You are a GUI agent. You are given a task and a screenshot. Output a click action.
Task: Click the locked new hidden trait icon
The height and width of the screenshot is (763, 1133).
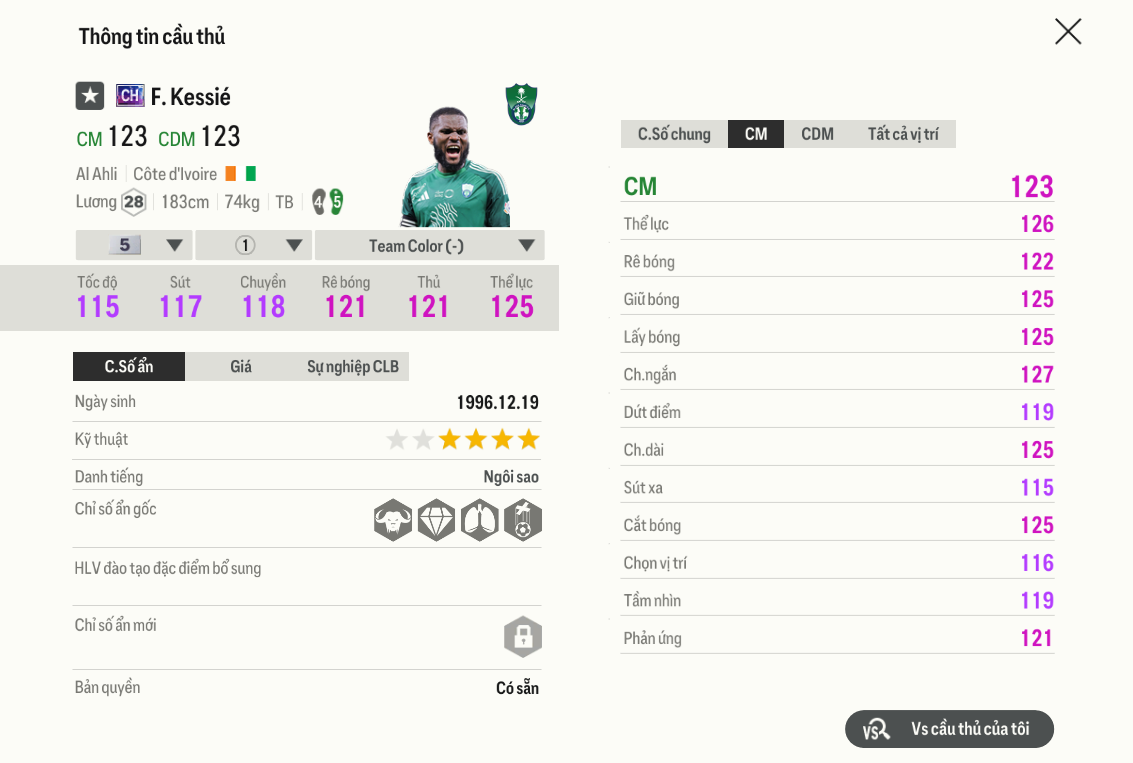click(522, 637)
